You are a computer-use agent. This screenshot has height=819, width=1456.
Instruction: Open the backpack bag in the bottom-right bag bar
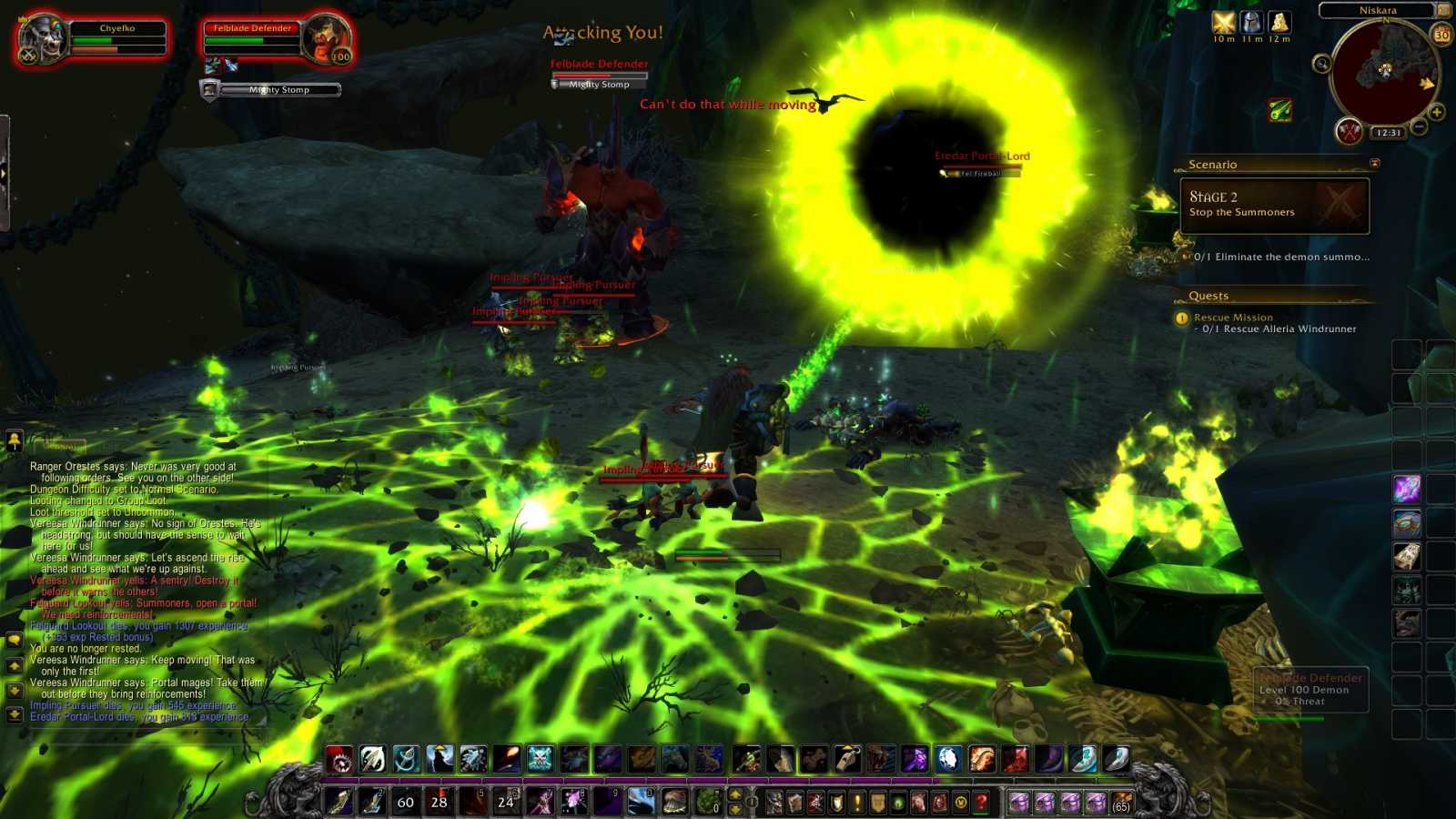coord(1122,803)
